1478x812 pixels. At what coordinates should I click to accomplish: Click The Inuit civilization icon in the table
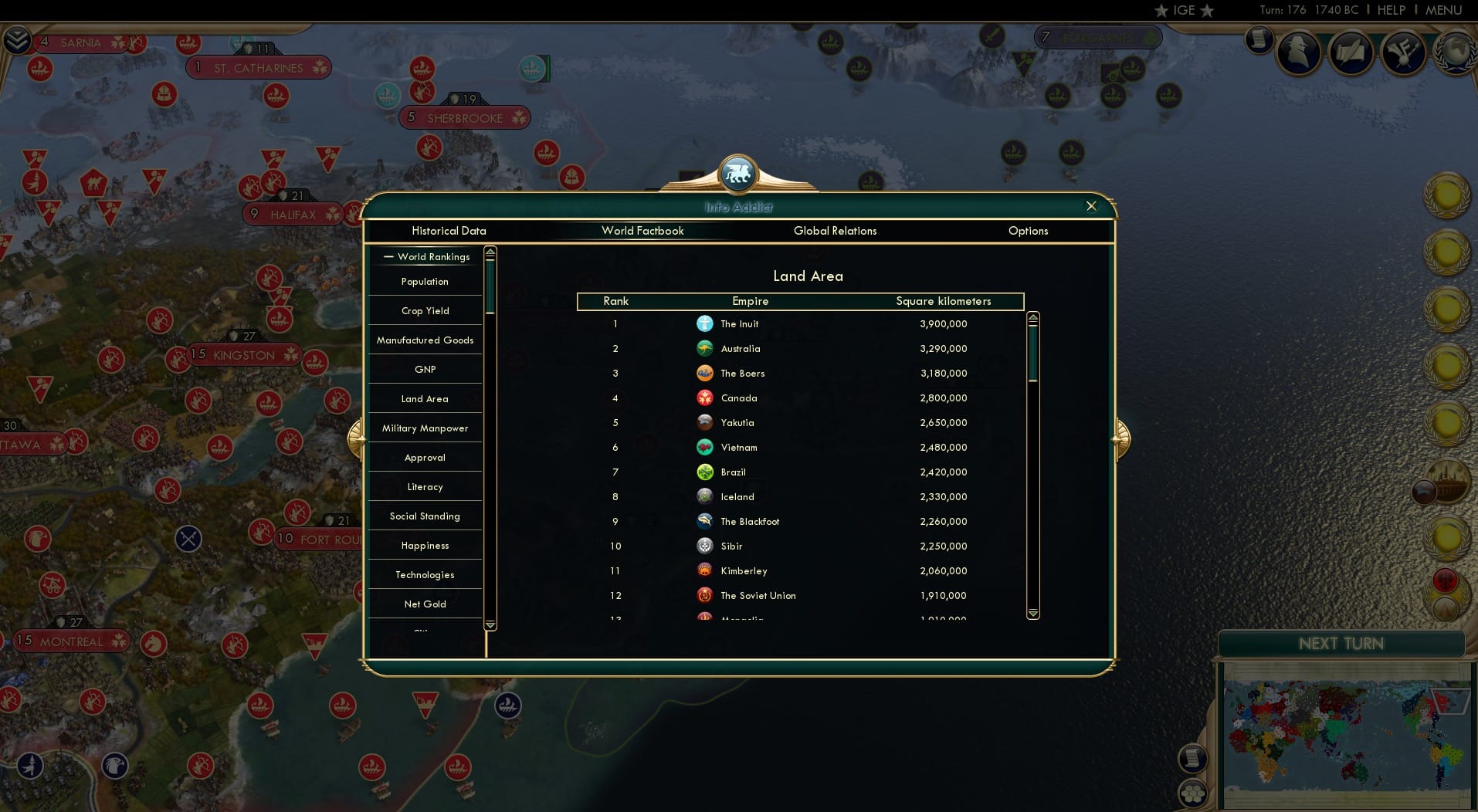(x=705, y=324)
